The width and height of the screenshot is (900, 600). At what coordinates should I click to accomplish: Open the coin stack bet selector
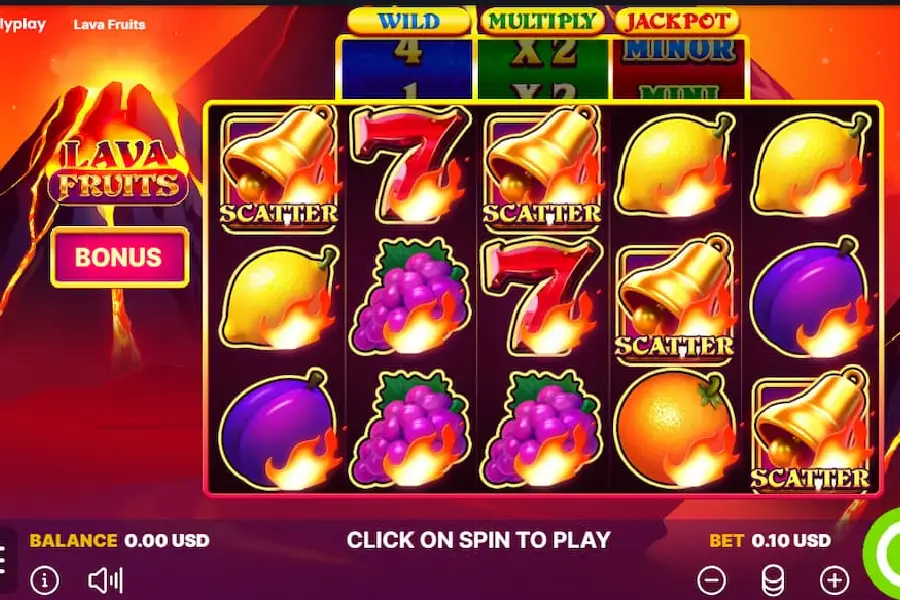(773, 579)
